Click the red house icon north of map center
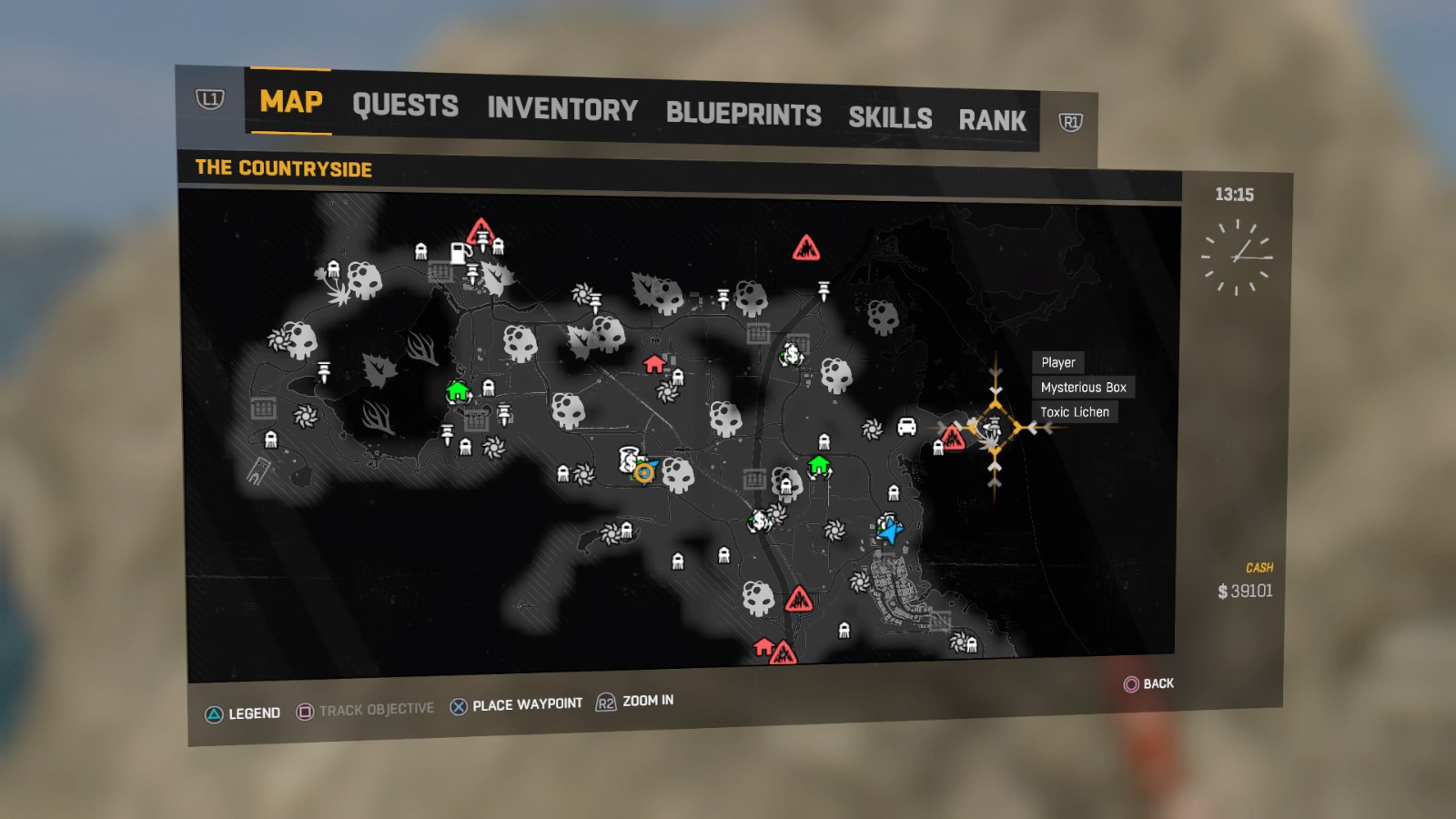Viewport: 1456px width, 819px height. (x=653, y=366)
